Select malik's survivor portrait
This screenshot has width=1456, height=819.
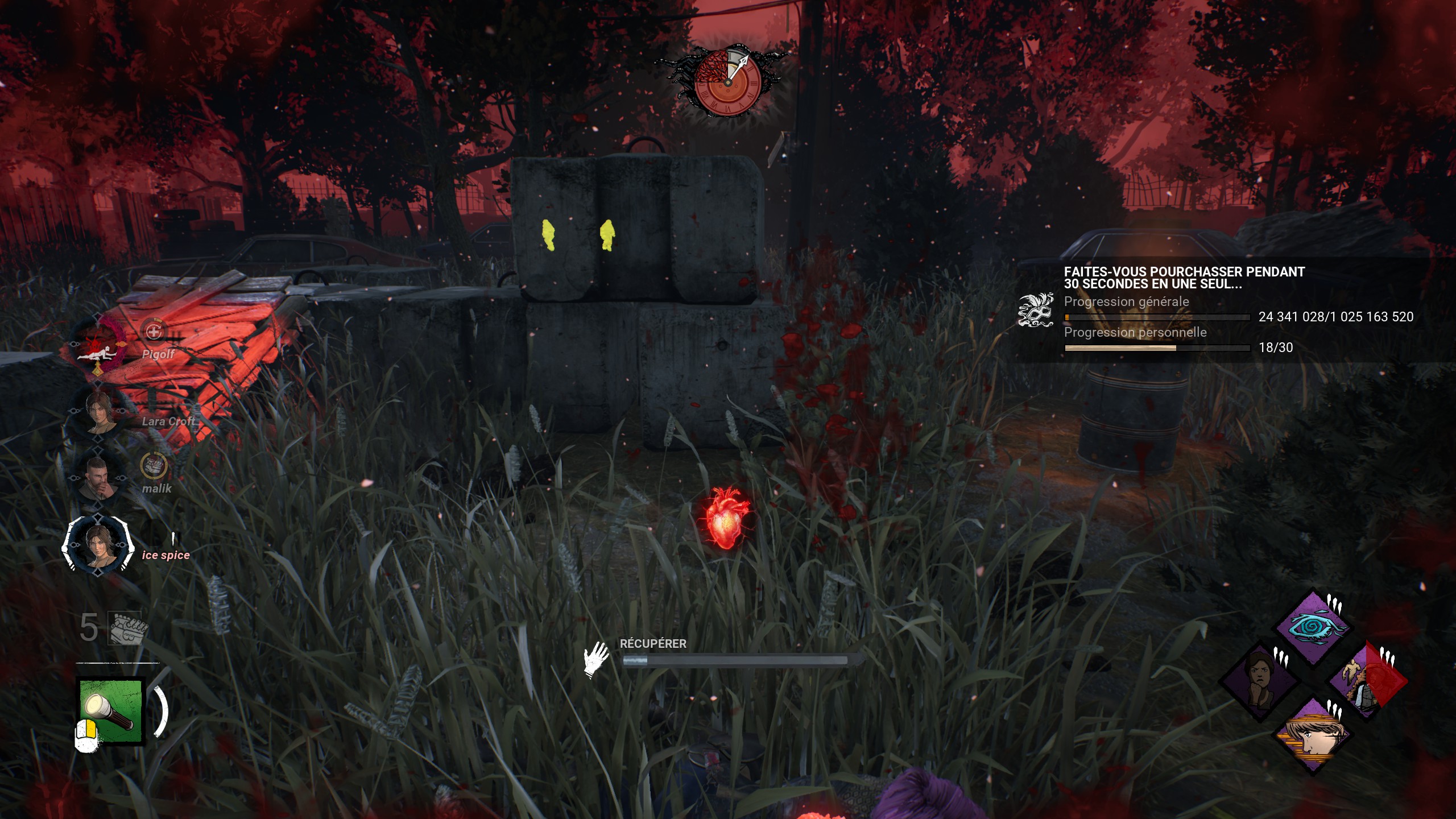[x=97, y=478]
